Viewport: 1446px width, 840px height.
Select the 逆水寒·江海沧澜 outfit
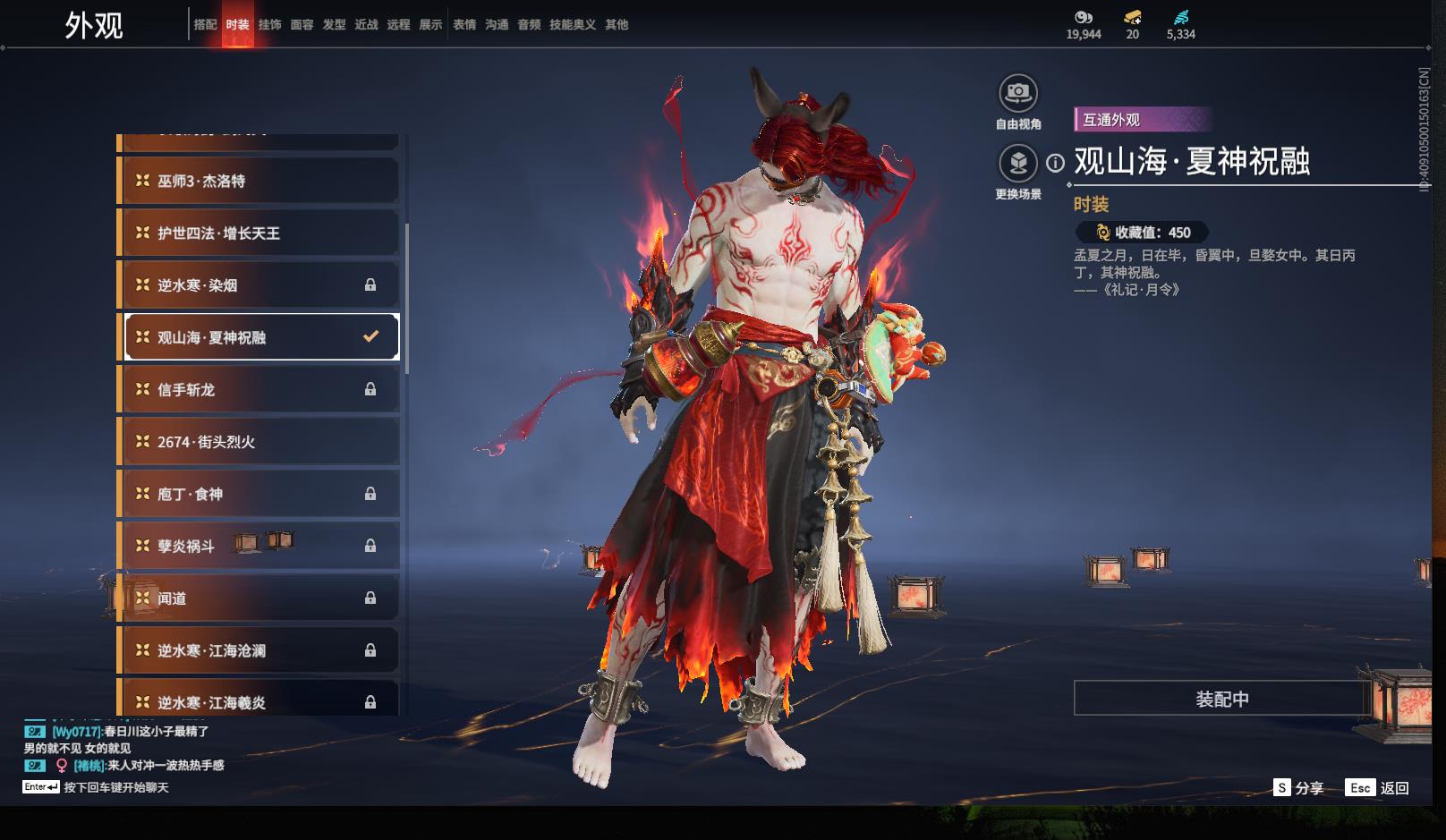[259, 650]
